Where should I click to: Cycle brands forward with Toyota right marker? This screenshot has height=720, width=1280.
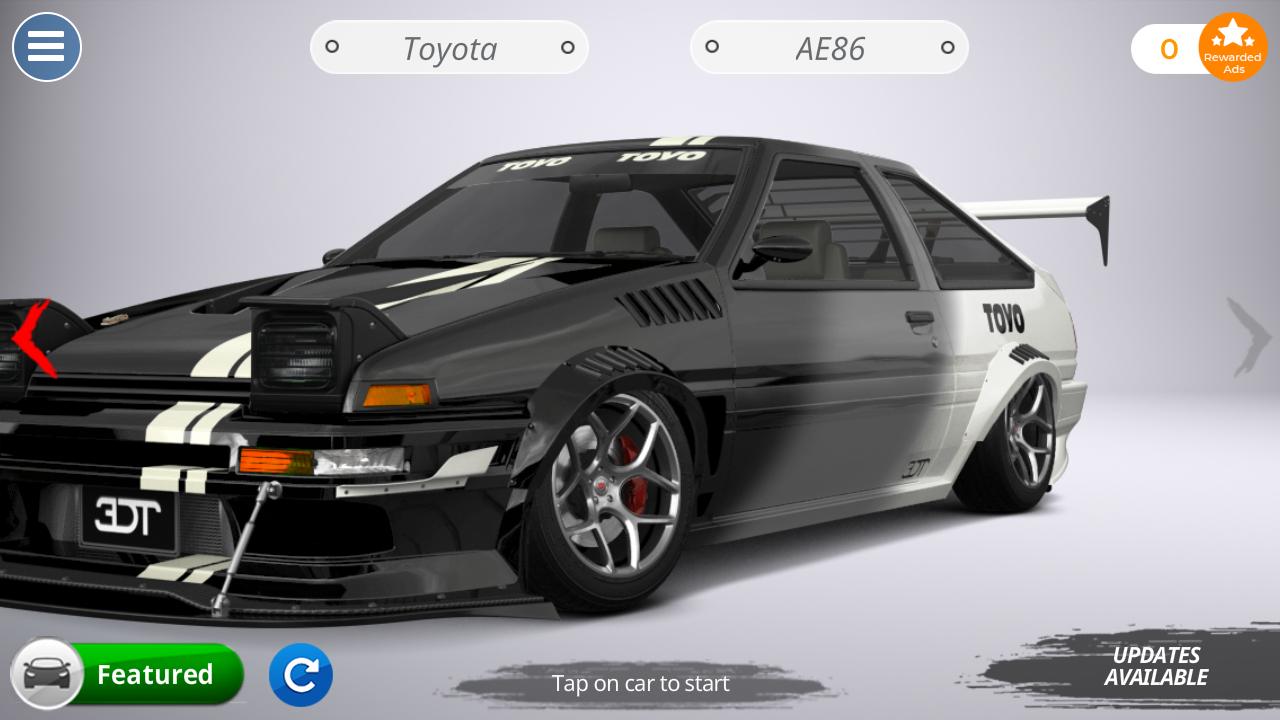pos(568,47)
